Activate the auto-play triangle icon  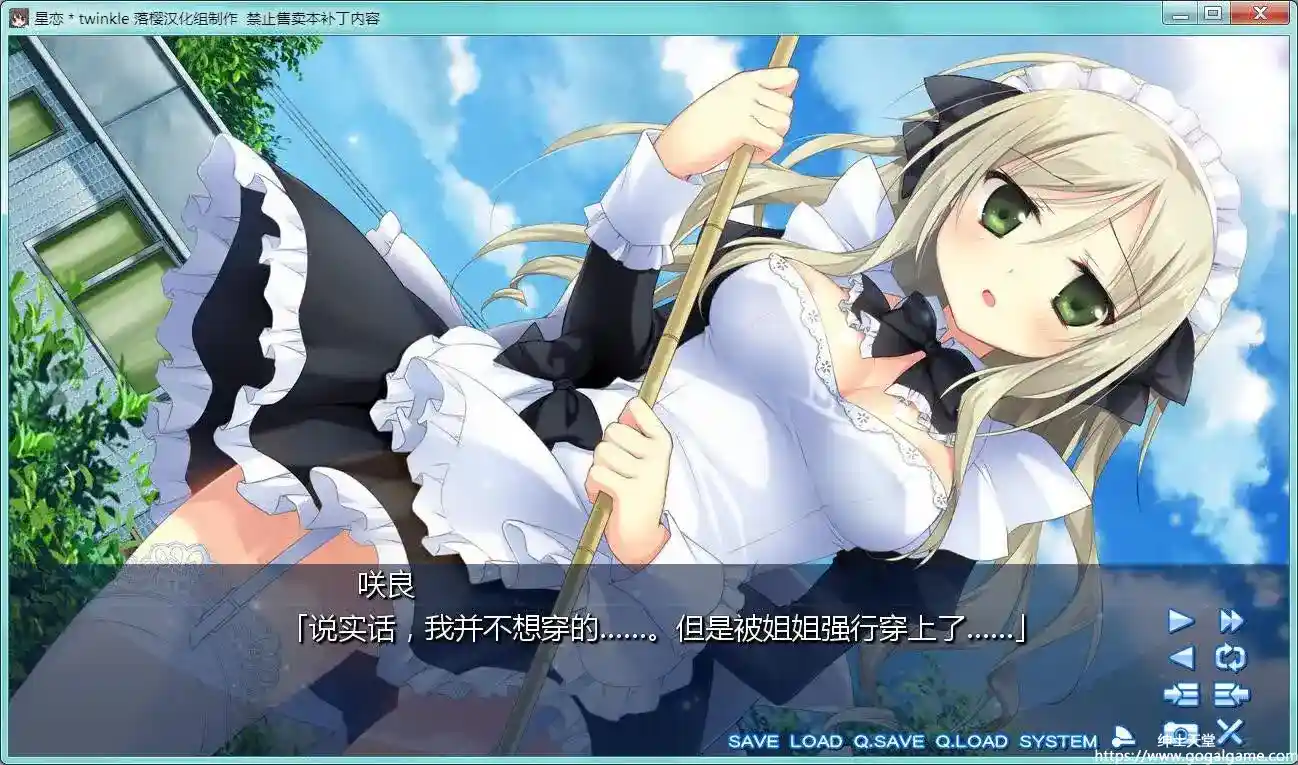[x=1182, y=620]
